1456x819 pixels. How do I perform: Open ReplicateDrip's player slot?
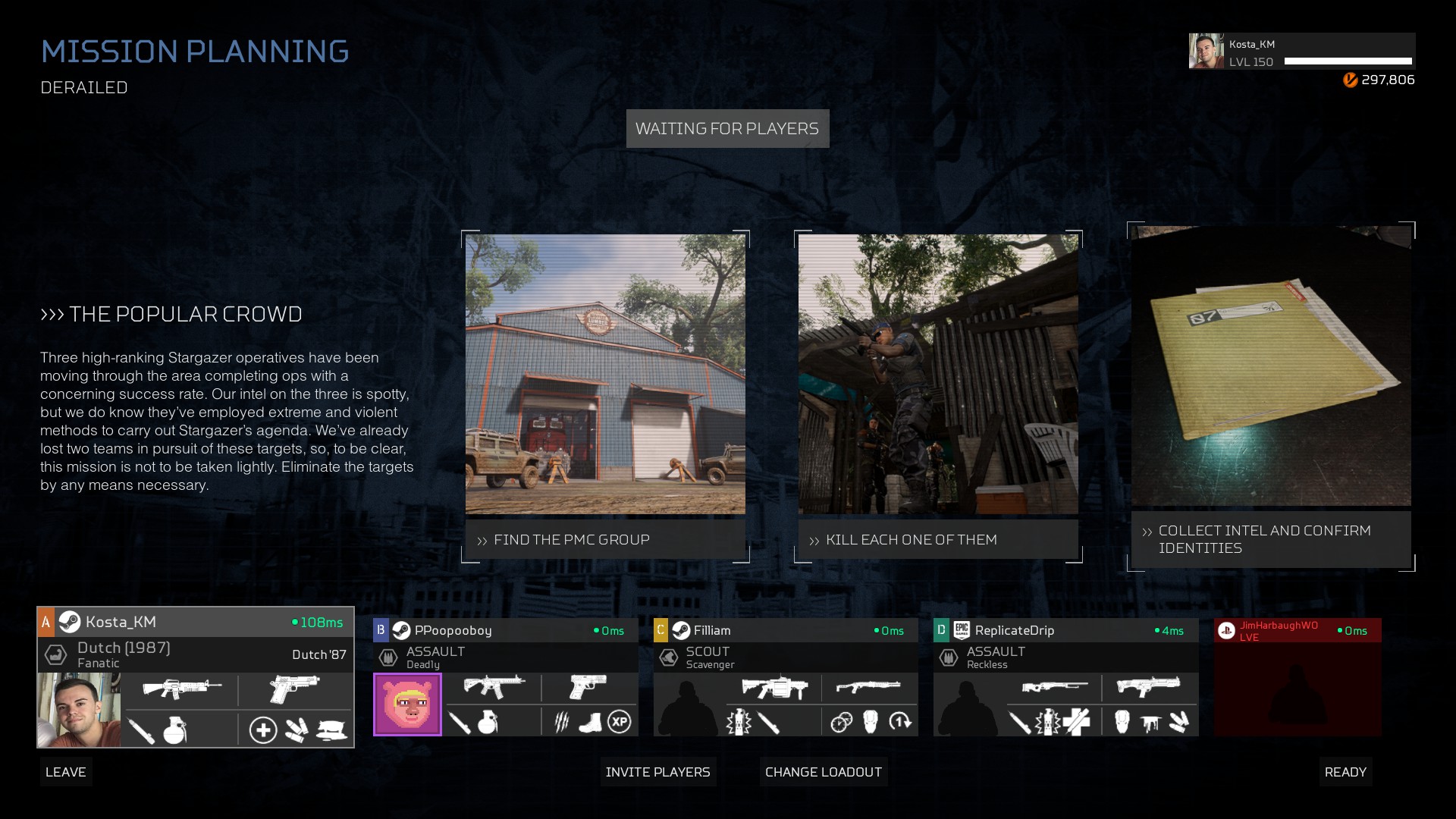[x=1065, y=630]
